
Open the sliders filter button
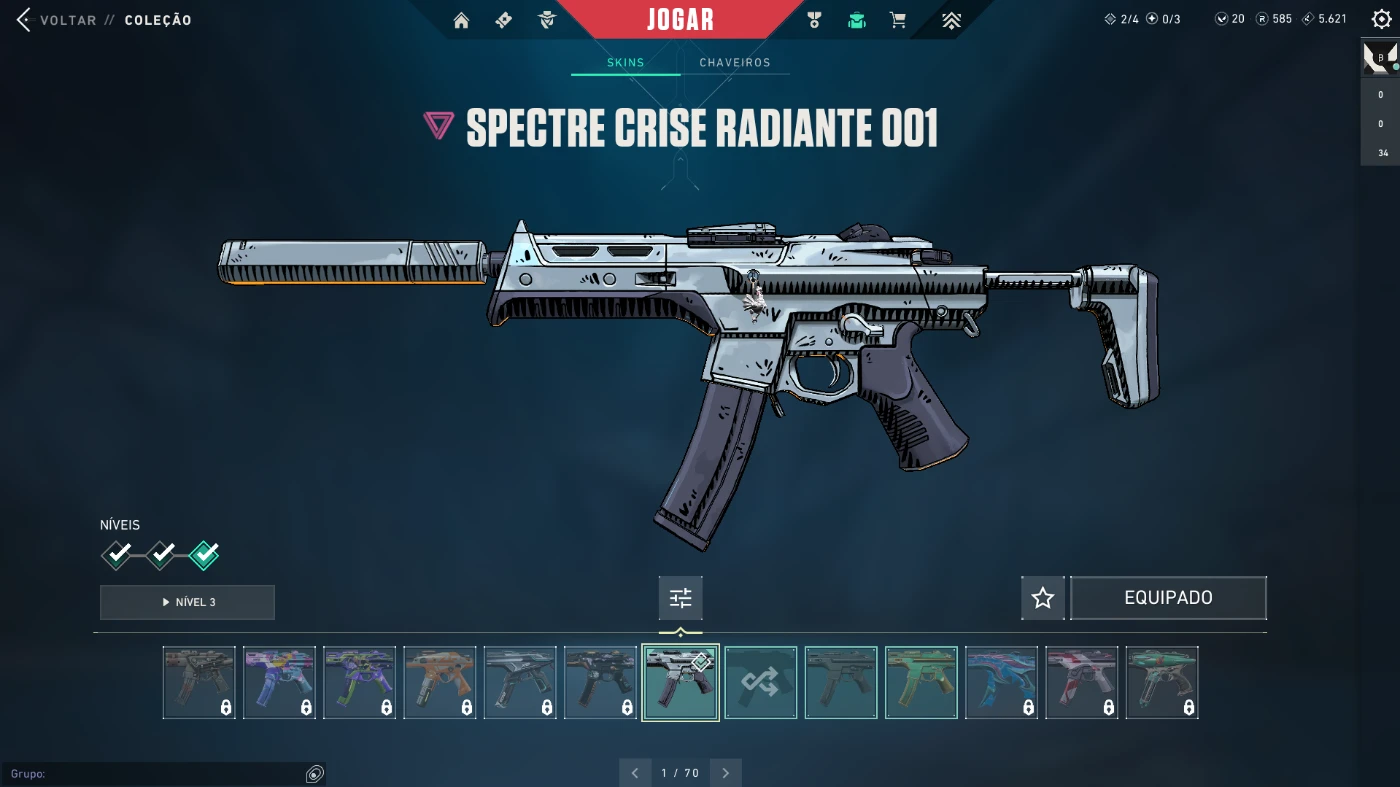pyautogui.click(x=680, y=598)
